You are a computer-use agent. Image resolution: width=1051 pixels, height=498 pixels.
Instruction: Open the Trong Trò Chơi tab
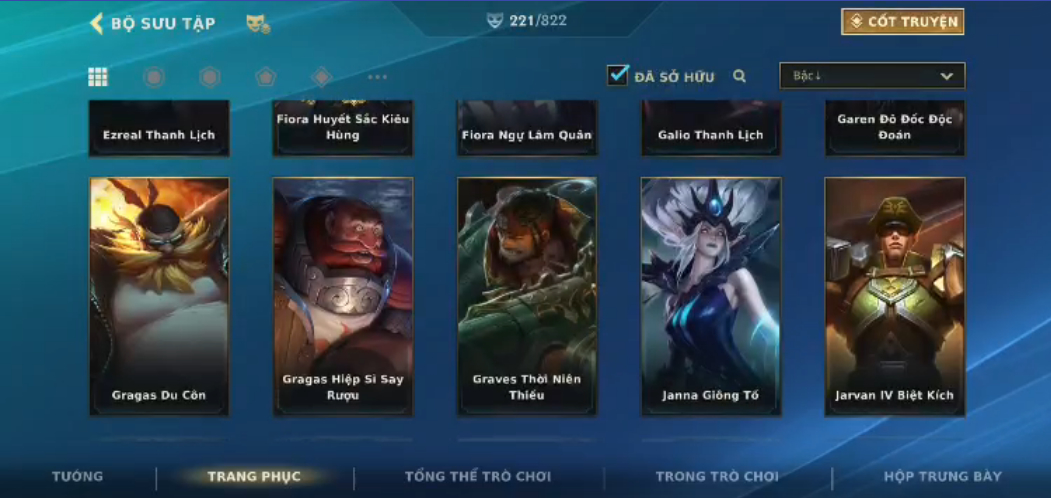(x=717, y=476)
